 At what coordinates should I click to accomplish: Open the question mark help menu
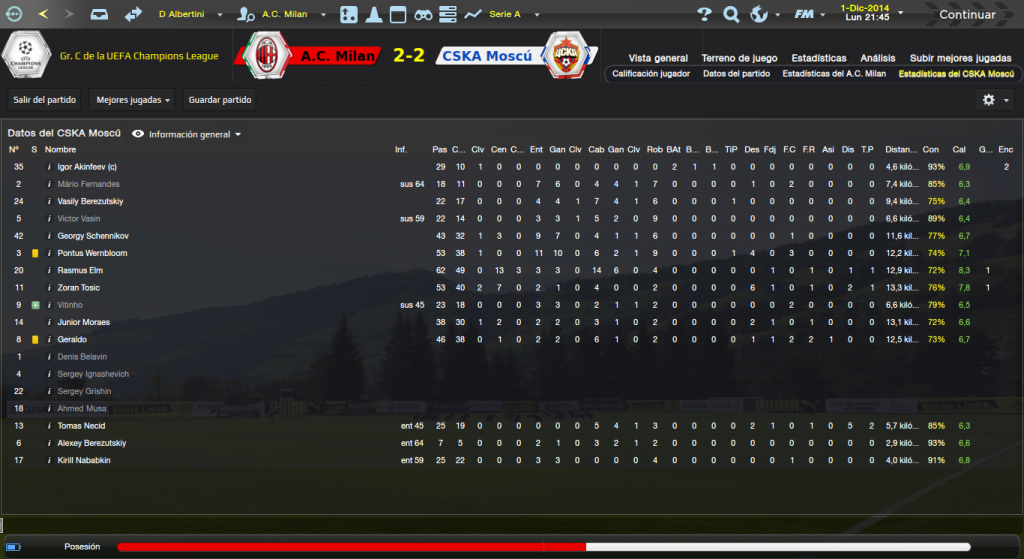(x=705, y=15)
